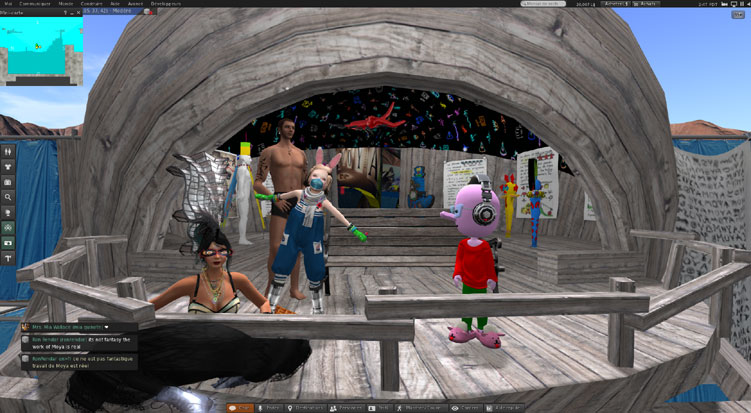Click the two-figures avatar icon in side toolbar
751x413 pixels.
coord(9,152)
